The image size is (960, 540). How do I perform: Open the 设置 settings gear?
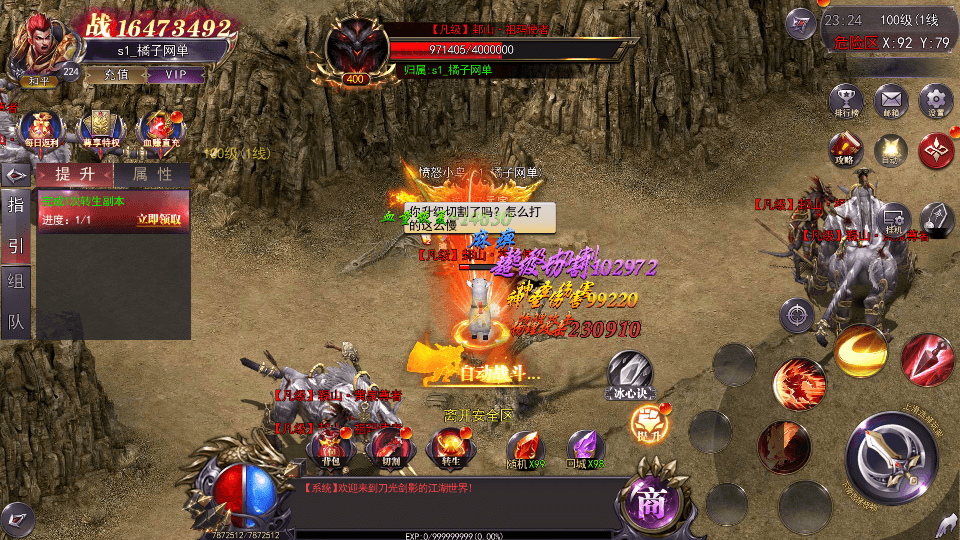[936, 102]
